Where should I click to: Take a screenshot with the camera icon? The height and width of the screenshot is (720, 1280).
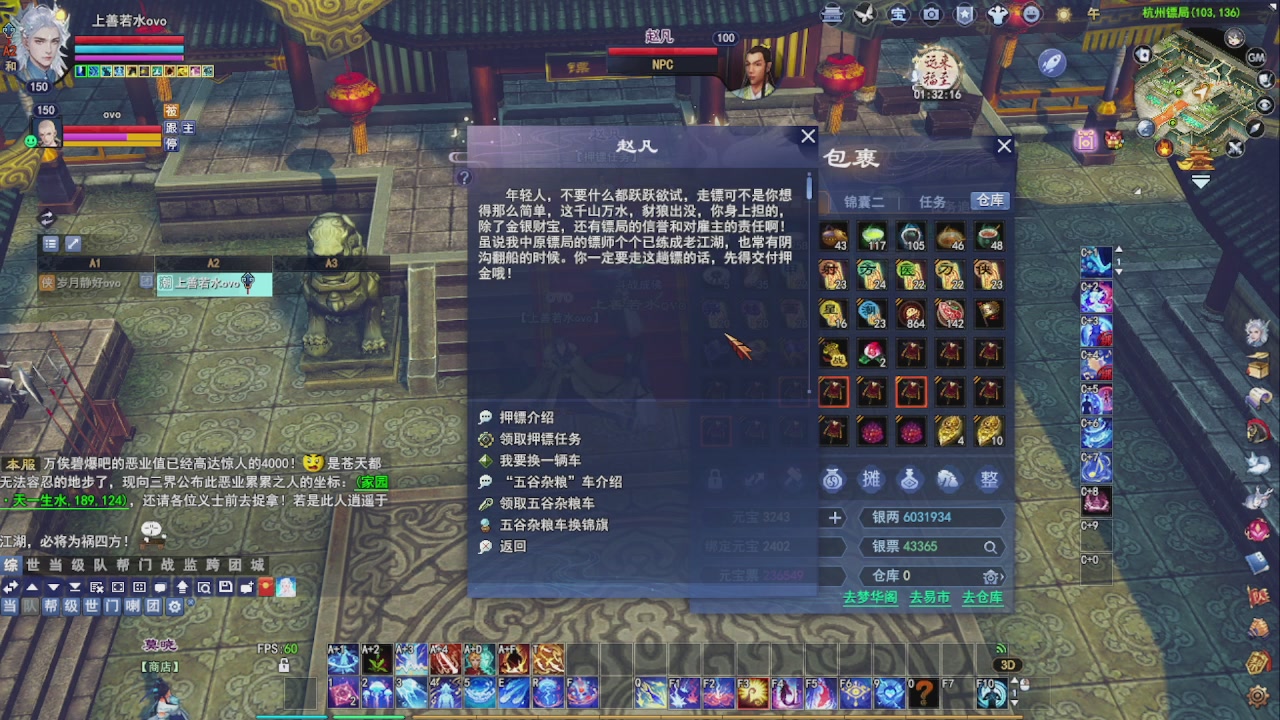pos(930,15)
